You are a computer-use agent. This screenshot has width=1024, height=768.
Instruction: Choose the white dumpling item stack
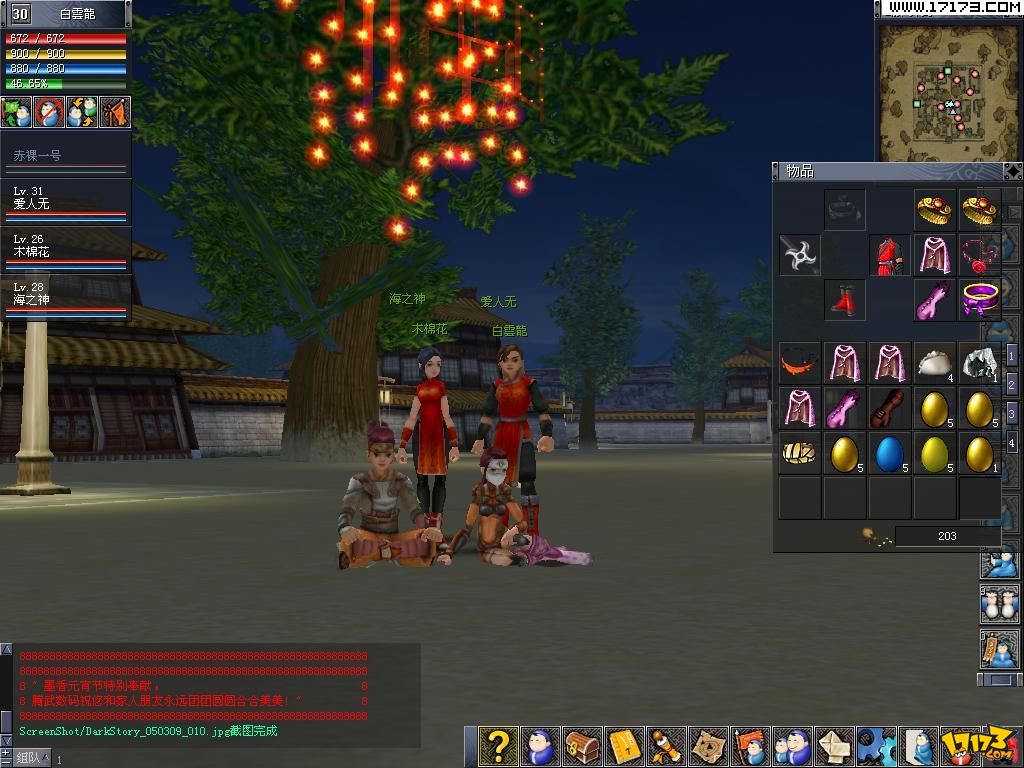point(935,364)
